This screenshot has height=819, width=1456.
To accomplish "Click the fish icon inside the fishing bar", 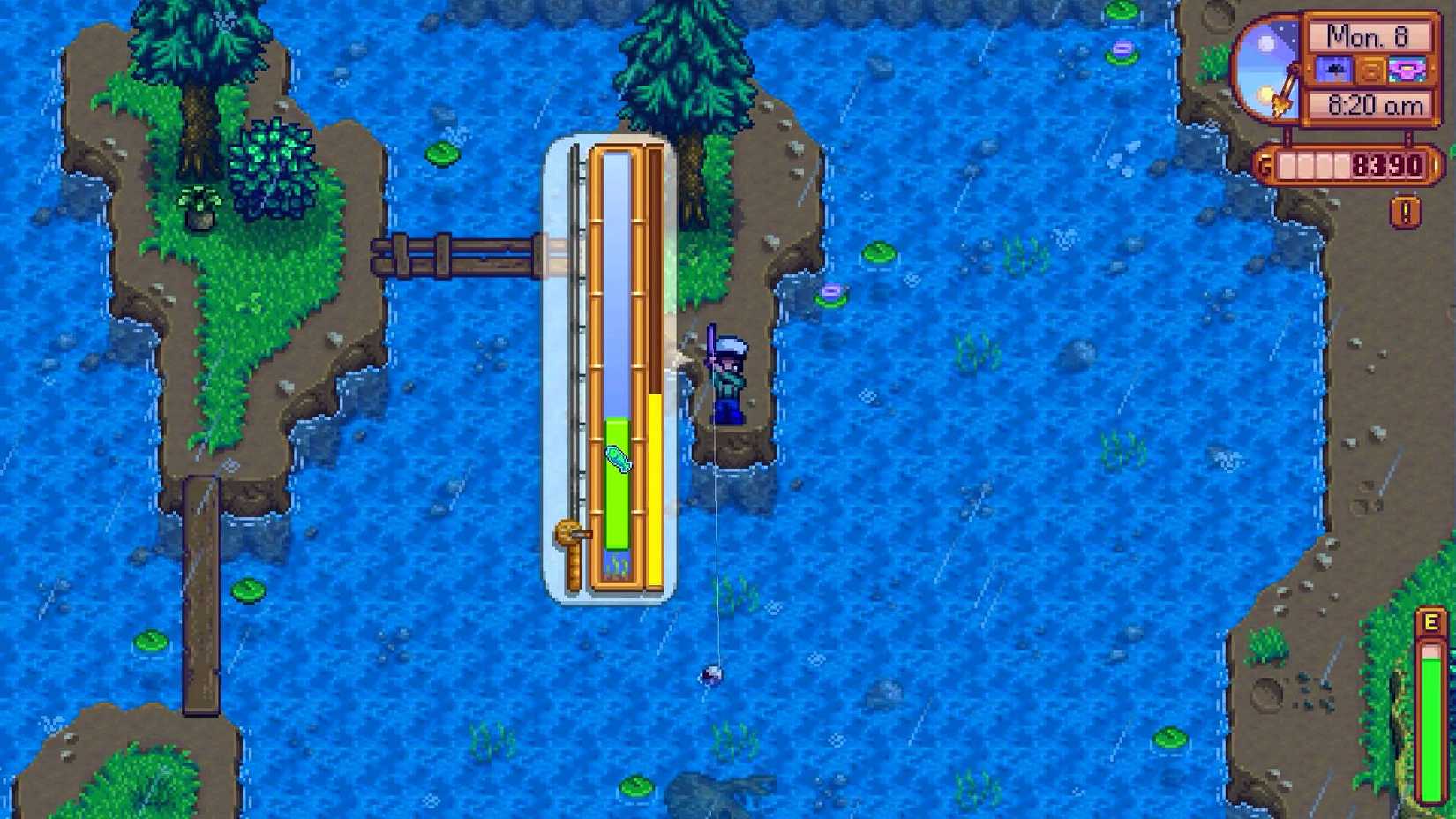I will tap(618, 456).
